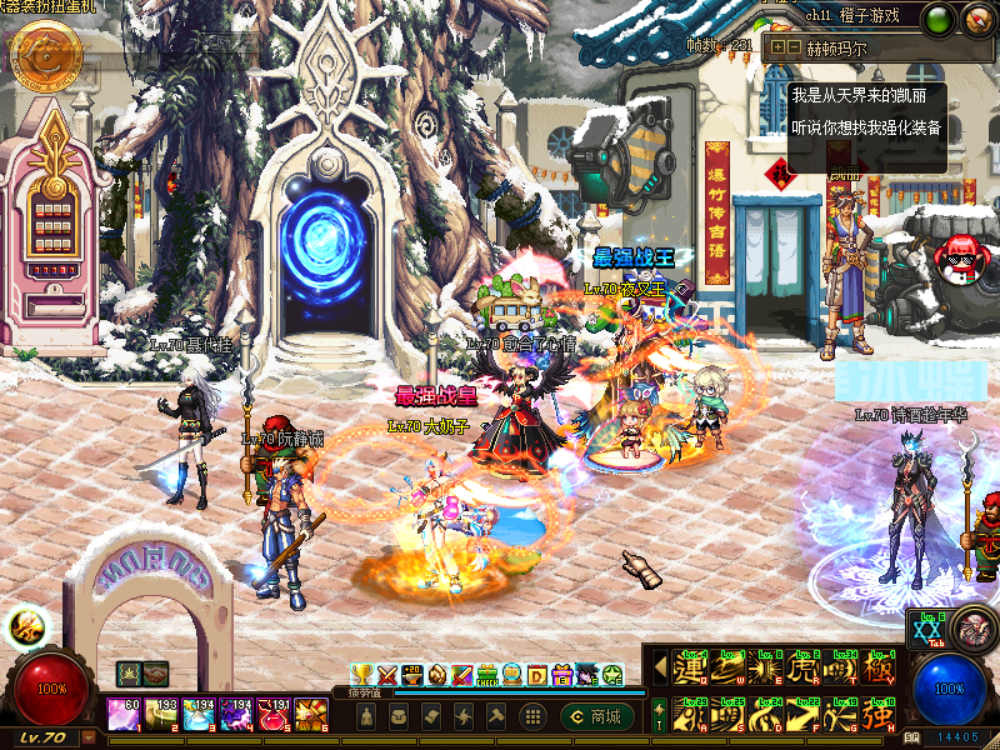Open the character portrait above mana orb
Image resolution: width=1000 pixels, height=750 pixels.
point(971,628)
